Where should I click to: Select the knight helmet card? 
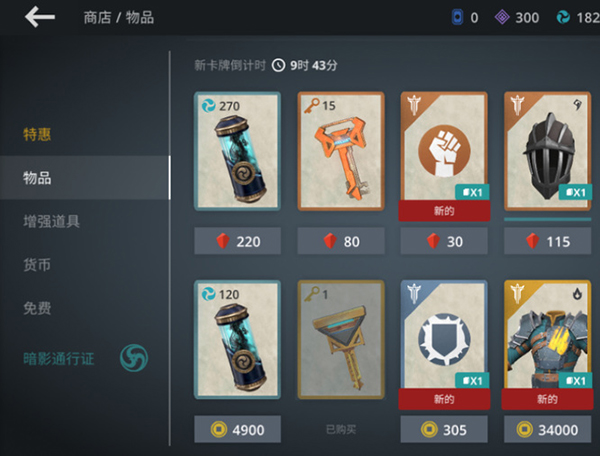[547, 150]
